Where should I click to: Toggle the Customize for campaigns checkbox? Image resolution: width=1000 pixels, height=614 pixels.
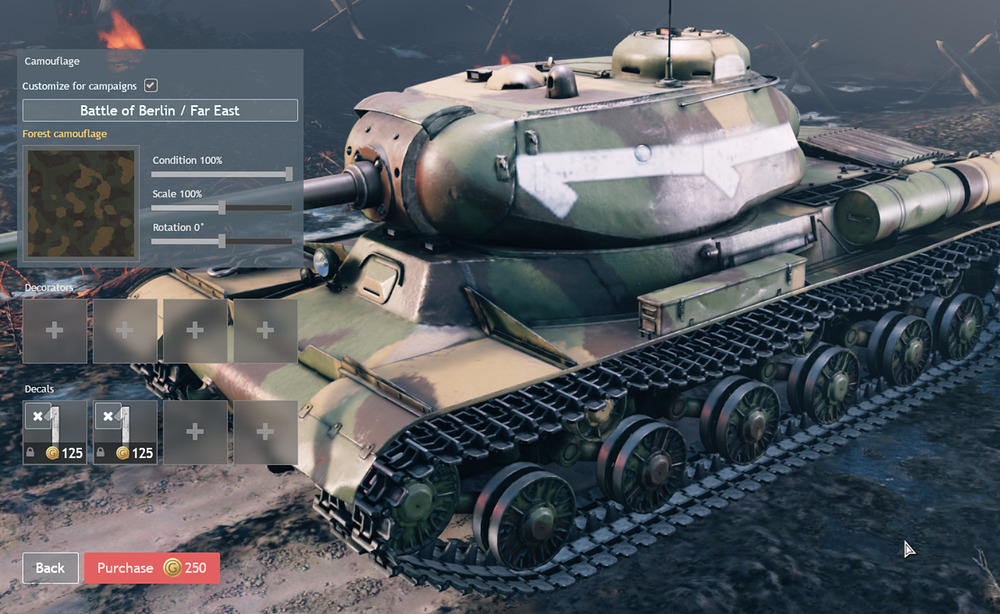coord(151,86)
